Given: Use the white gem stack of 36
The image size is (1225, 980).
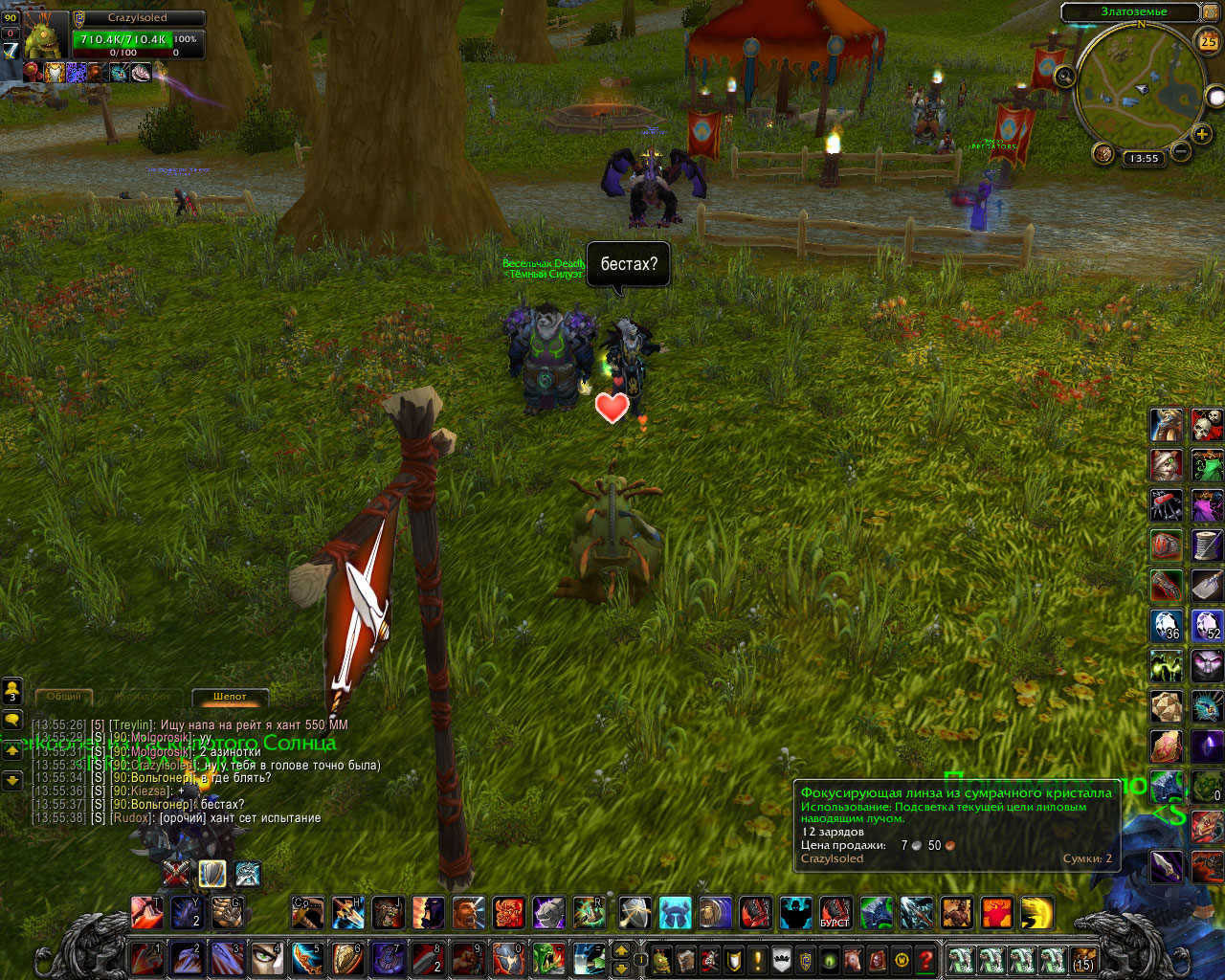Looking at the screenshot, I should click(x=1167, y=625).
